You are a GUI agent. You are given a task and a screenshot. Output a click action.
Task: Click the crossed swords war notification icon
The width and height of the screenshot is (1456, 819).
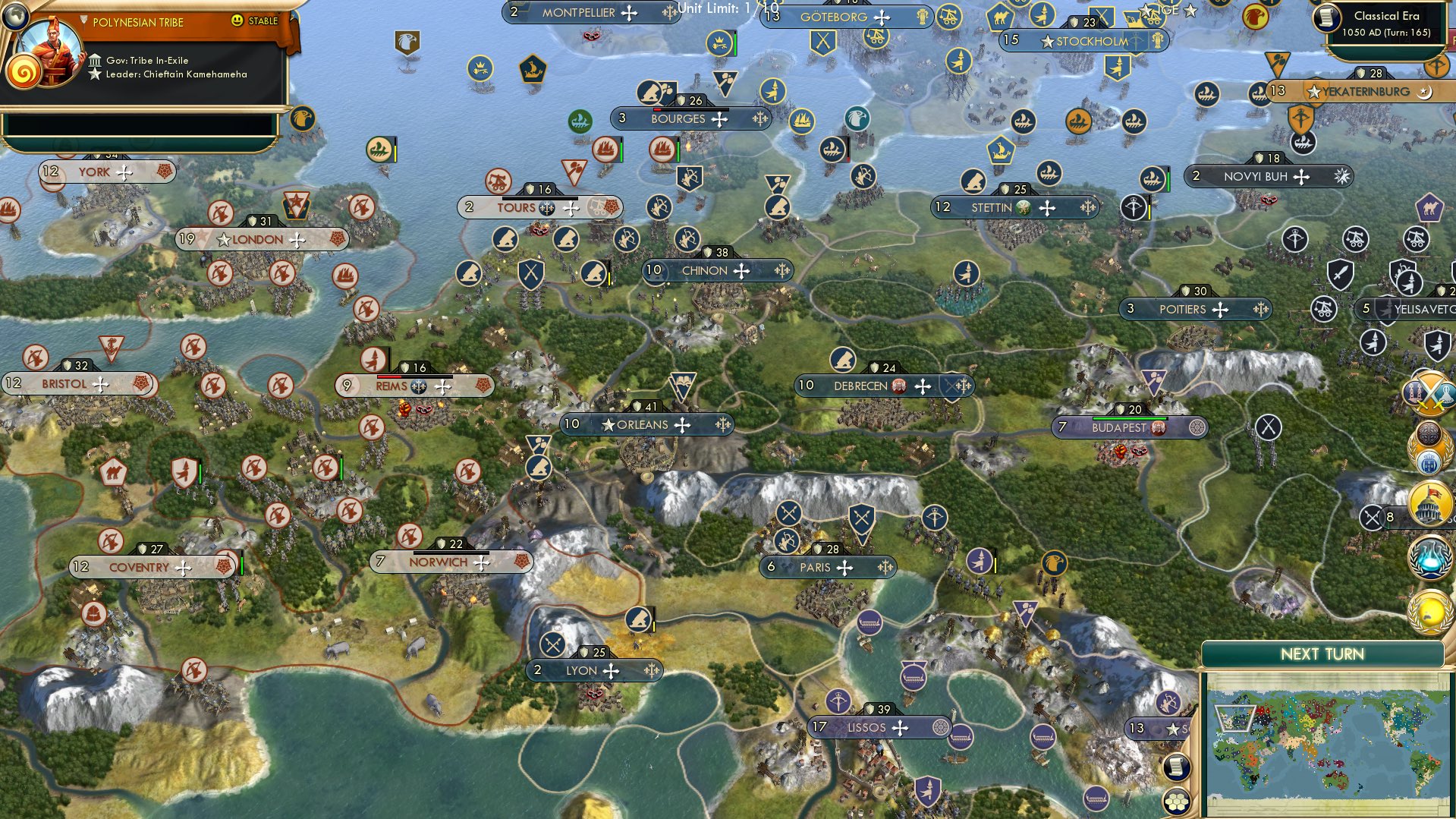(1429, 392)
